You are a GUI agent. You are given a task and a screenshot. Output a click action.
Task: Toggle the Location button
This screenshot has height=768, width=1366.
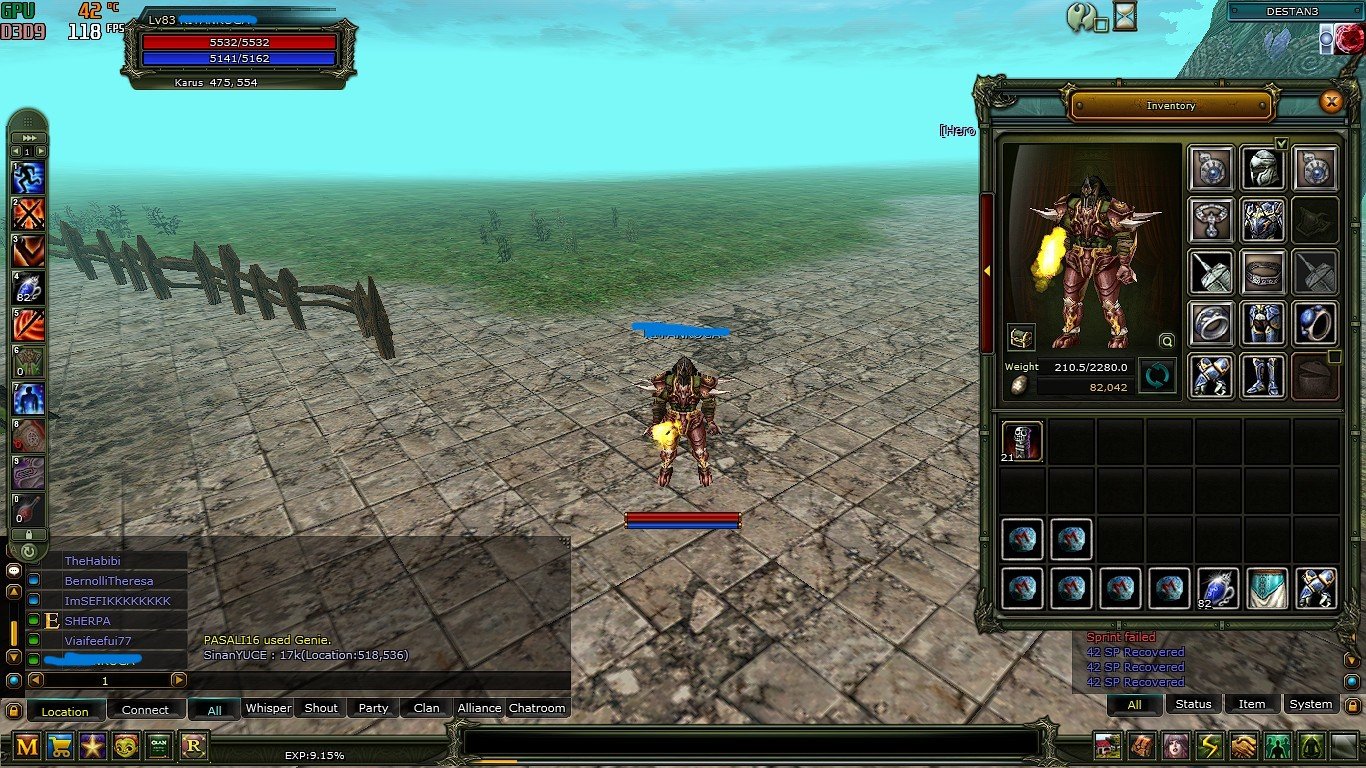(x=65, y=711)
